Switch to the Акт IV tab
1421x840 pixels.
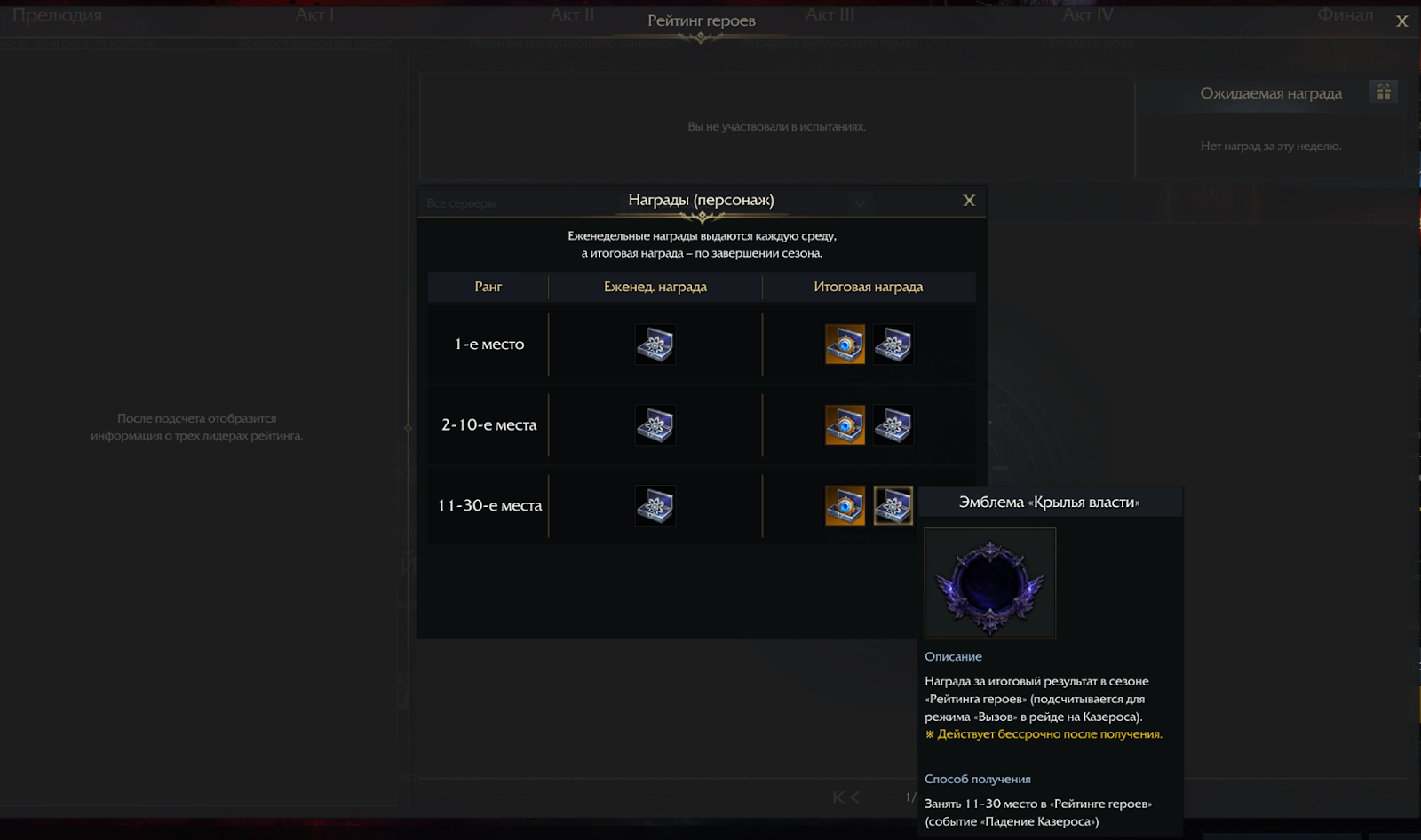coord(1087,16)
